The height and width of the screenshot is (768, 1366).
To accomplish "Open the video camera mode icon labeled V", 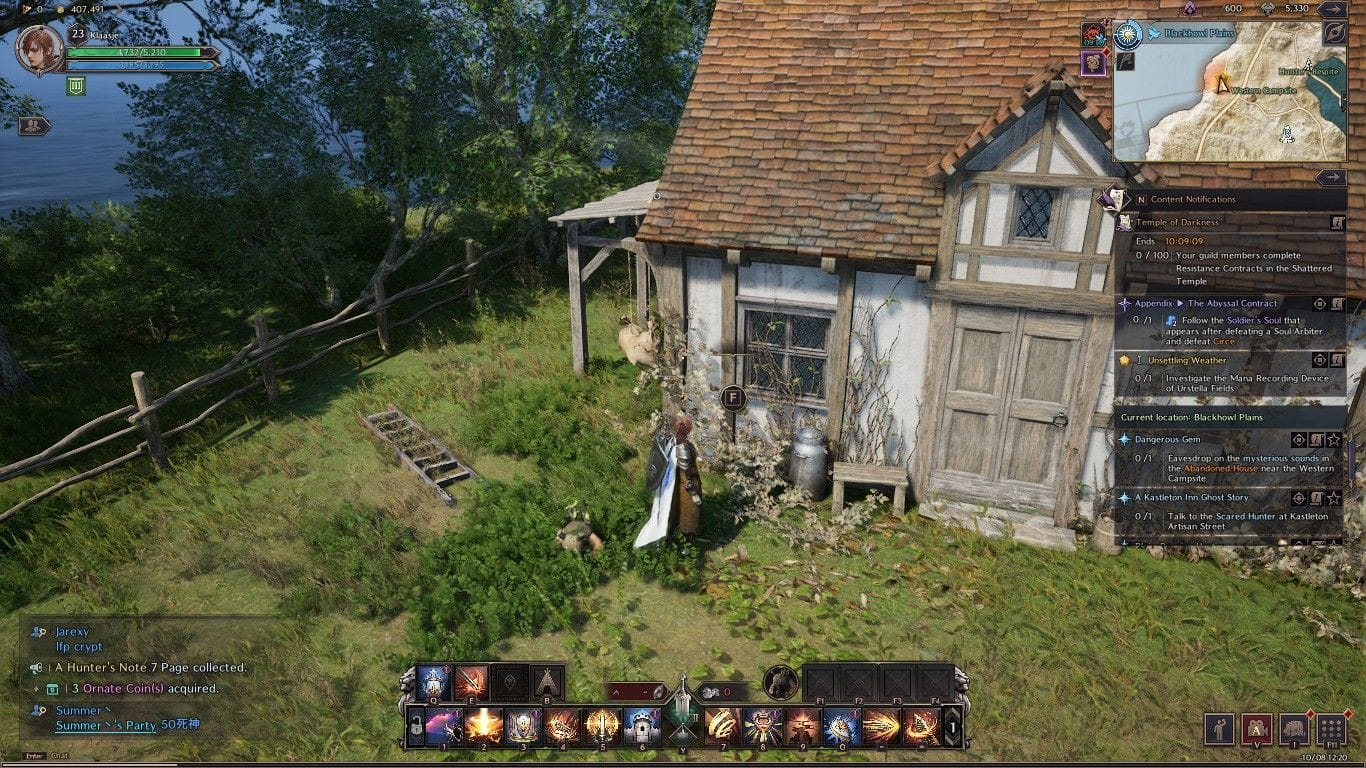I will tap(1257, 728).
